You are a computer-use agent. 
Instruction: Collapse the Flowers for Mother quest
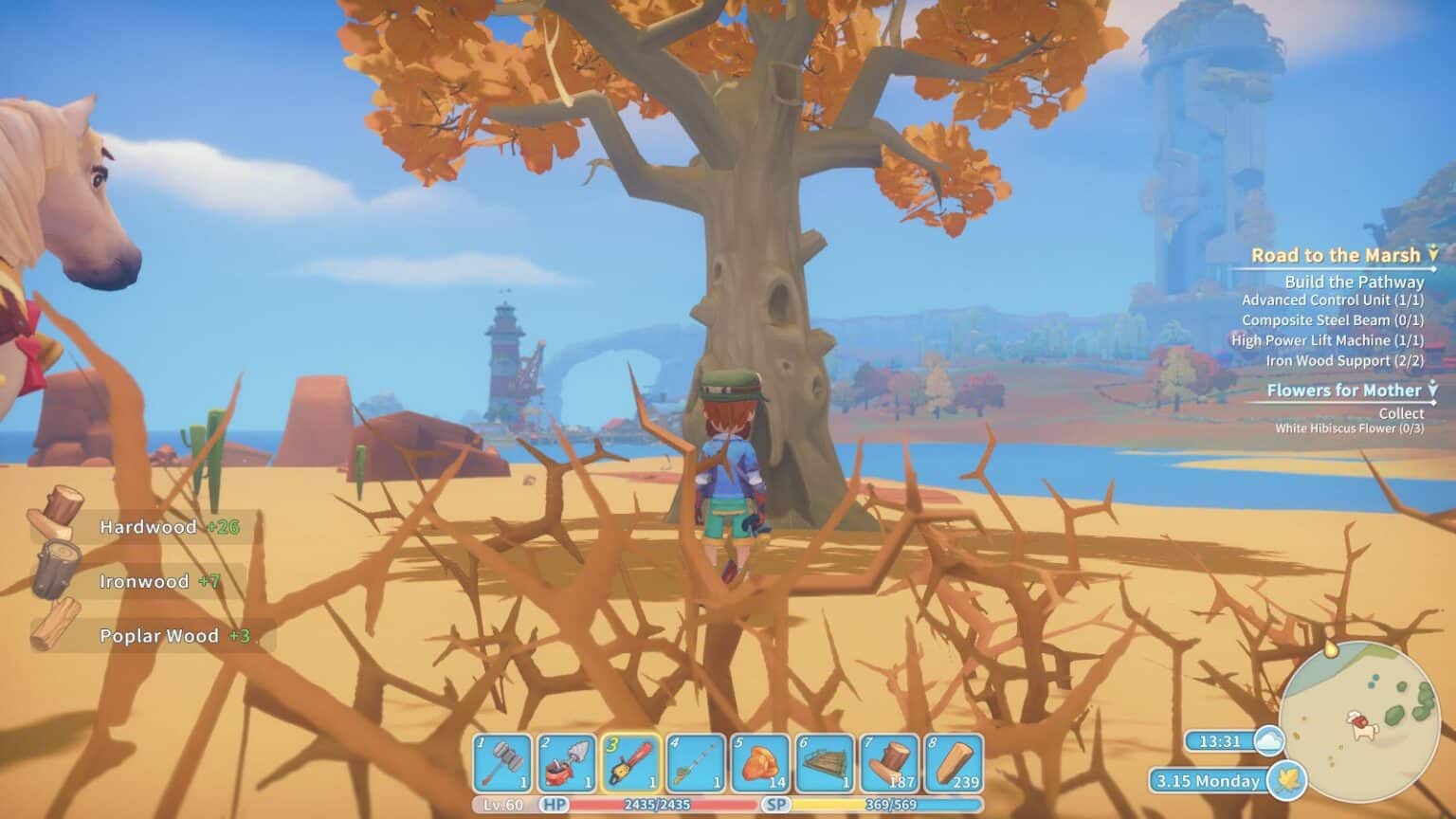click(1432, 390)
